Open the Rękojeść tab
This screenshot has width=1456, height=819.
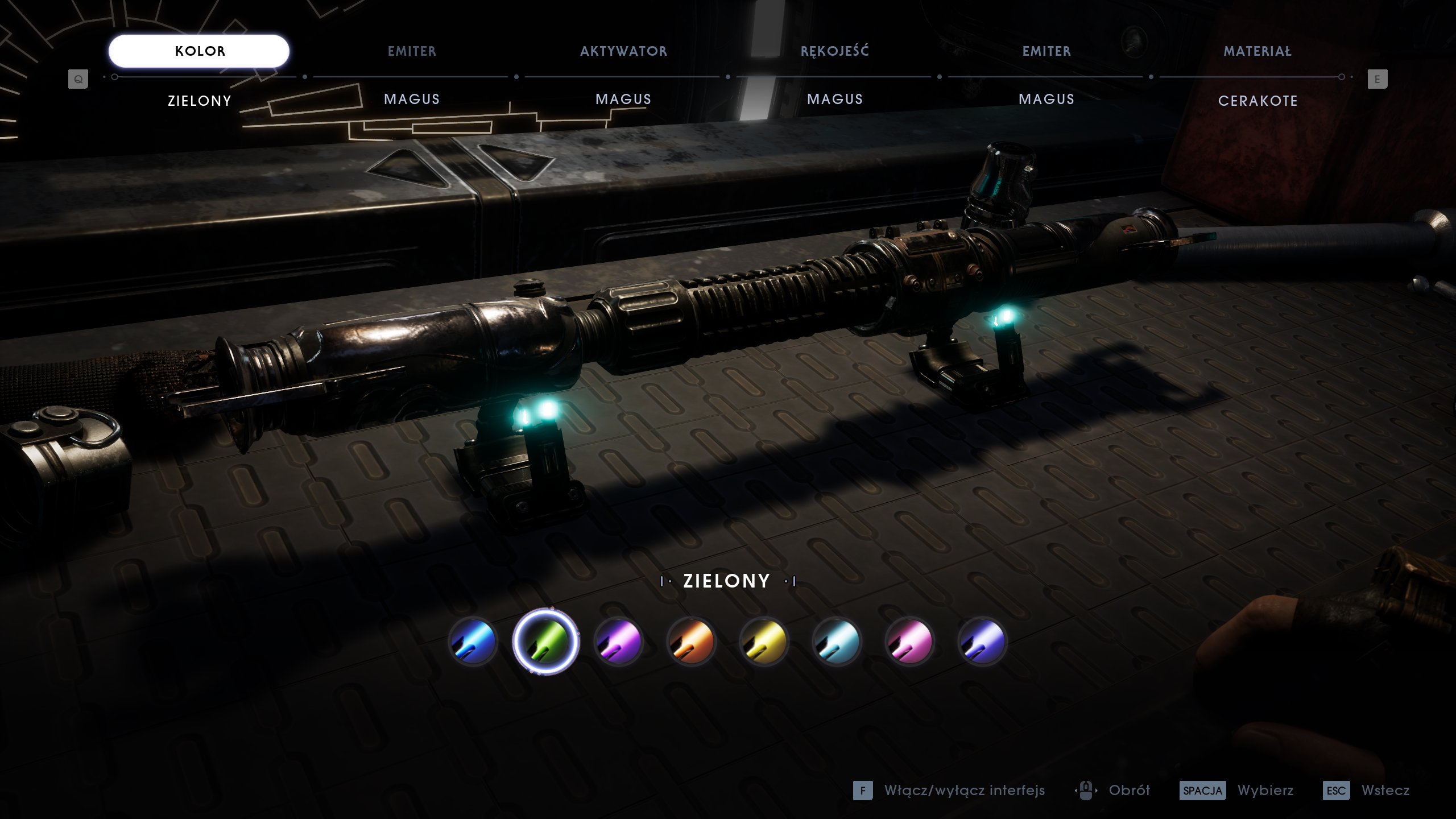835,51
